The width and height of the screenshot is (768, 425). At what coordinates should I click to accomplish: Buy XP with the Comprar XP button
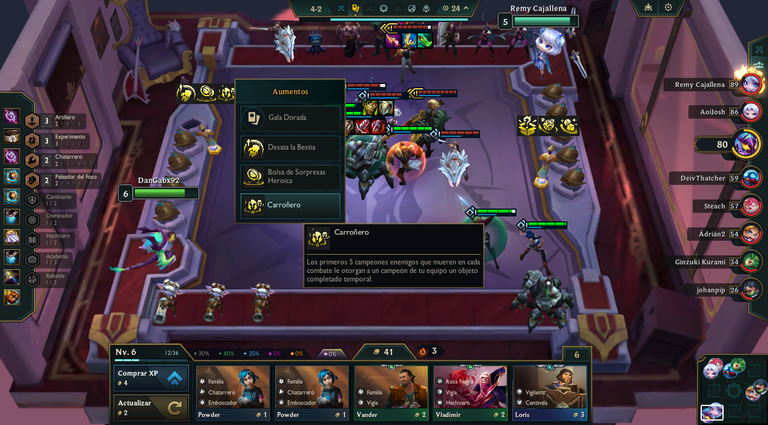point(151,378)
